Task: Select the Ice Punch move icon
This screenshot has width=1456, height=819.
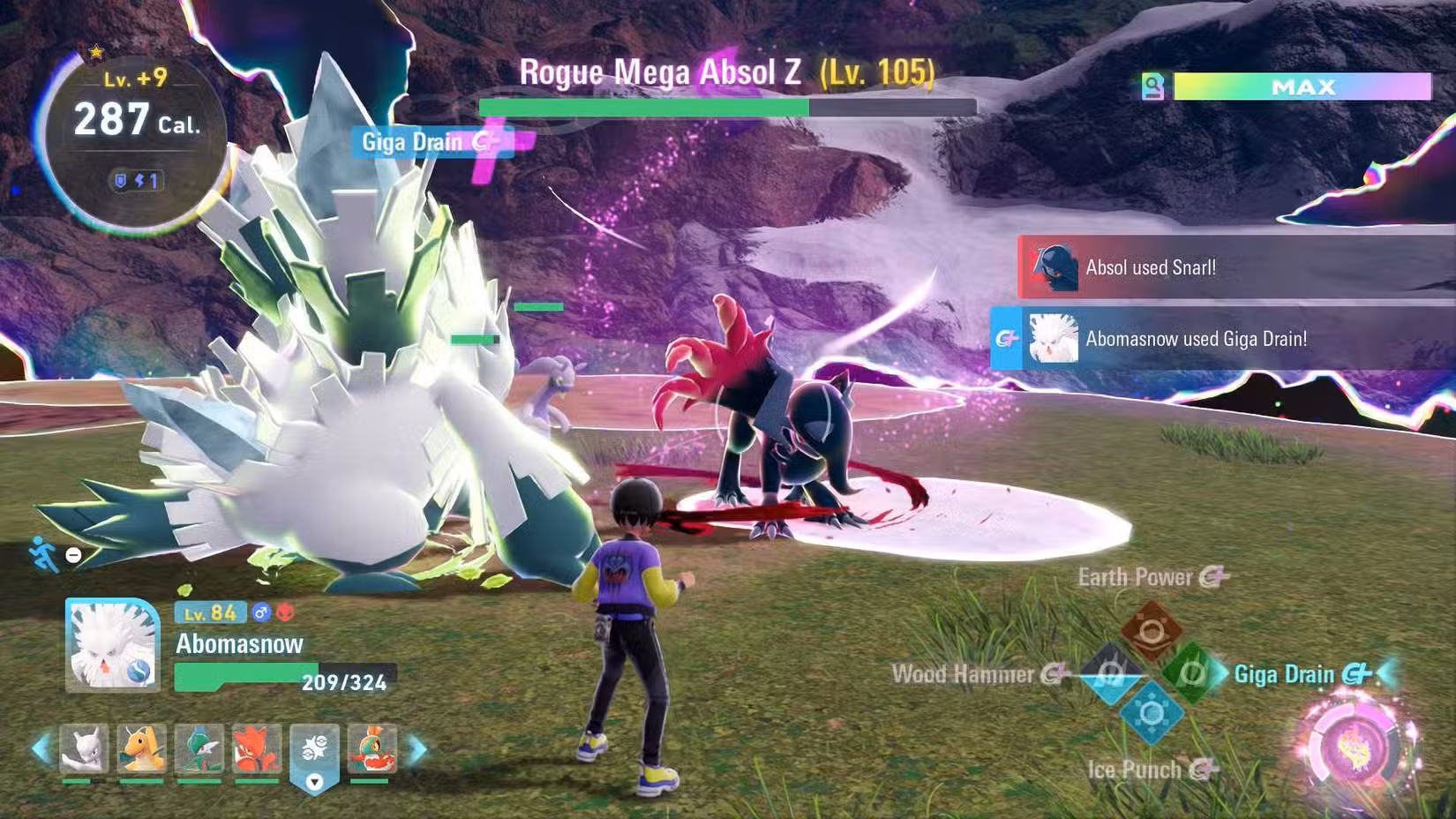Action: pos(1152,713)
